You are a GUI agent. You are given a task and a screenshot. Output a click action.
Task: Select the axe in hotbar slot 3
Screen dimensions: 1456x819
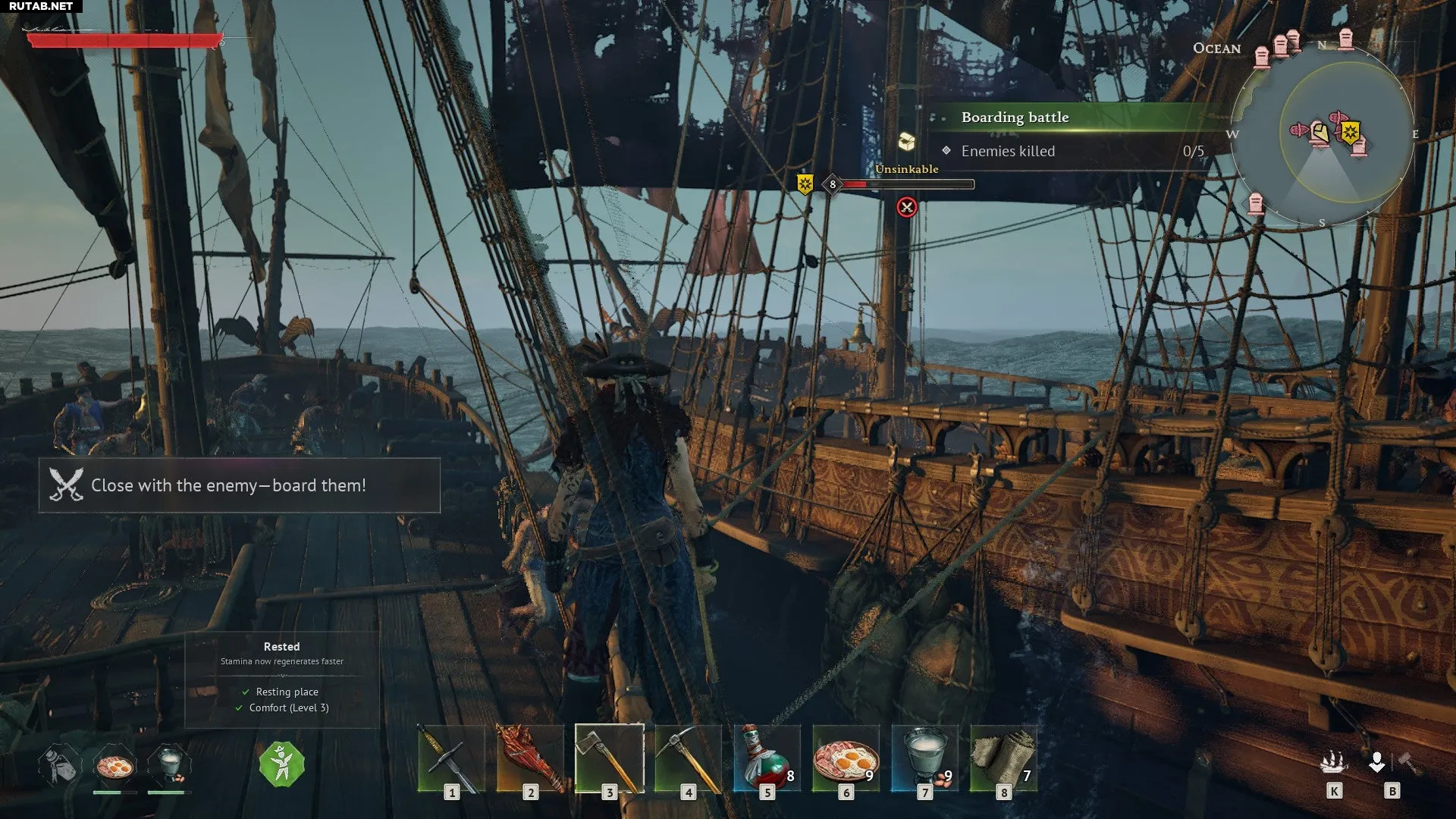[609, 758]
